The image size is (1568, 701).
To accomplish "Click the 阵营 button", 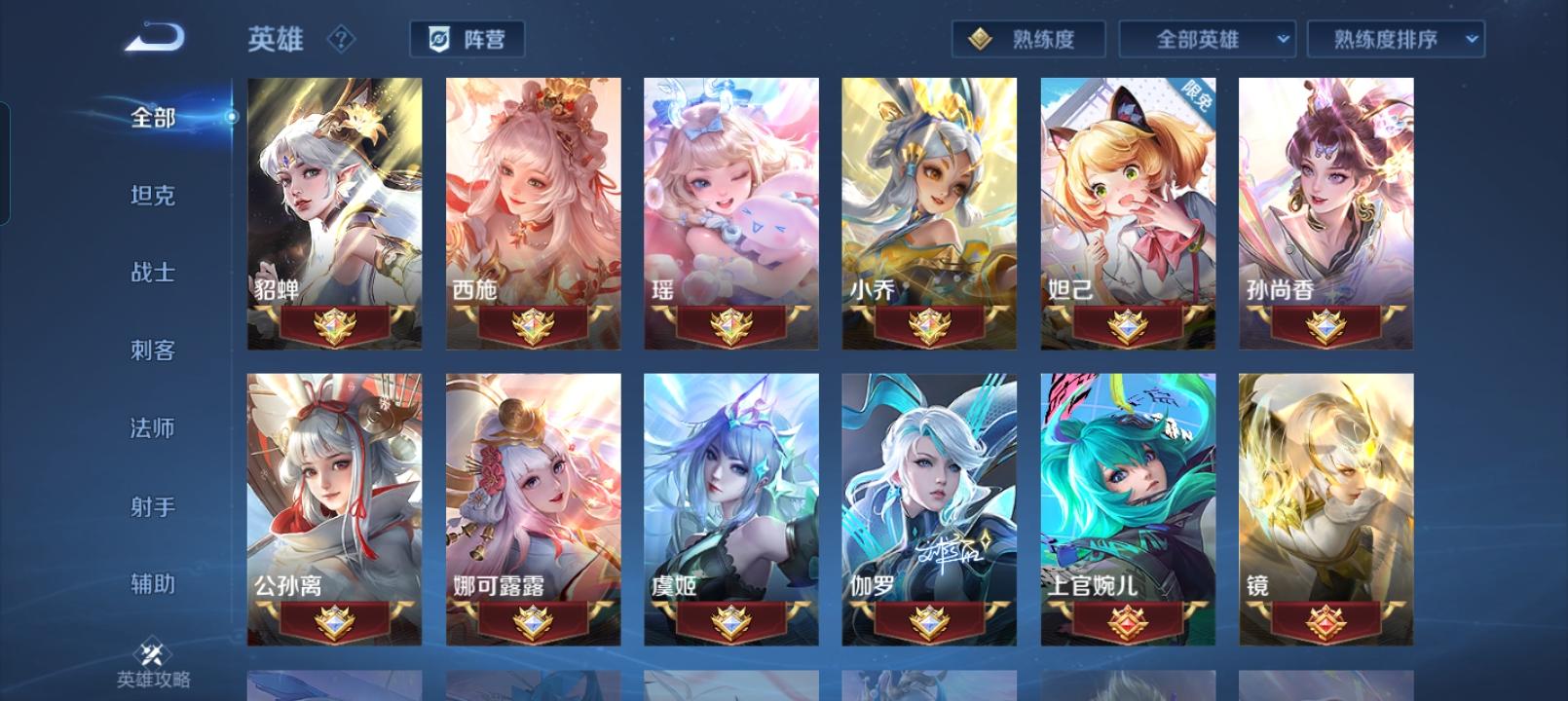I will tap(467, 40).
